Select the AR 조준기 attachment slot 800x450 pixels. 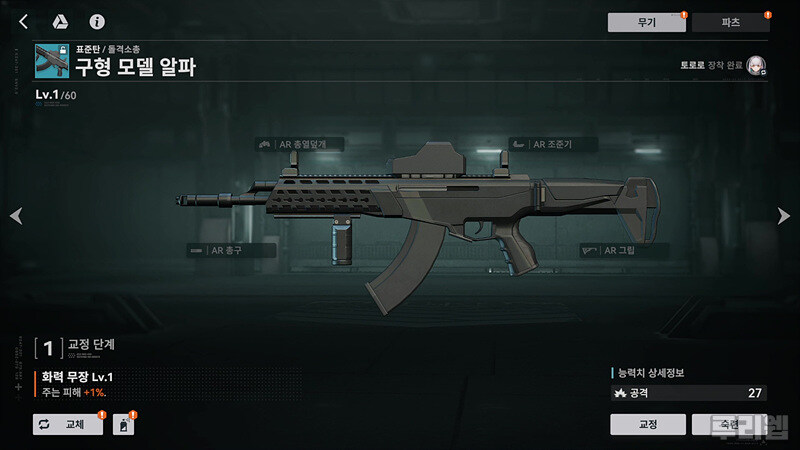point(552,144)
